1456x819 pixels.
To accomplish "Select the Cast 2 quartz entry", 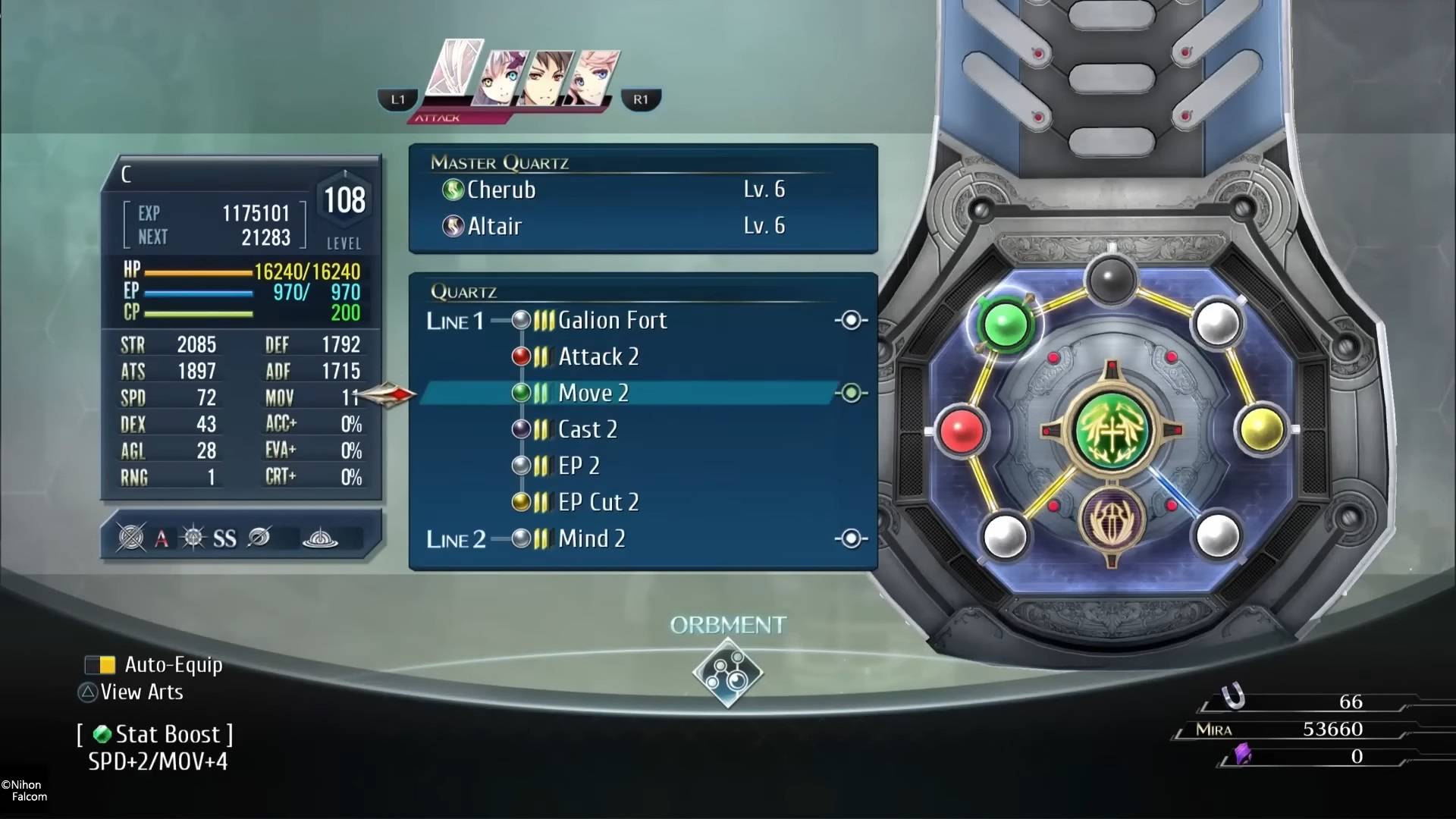I will [587, 430].
